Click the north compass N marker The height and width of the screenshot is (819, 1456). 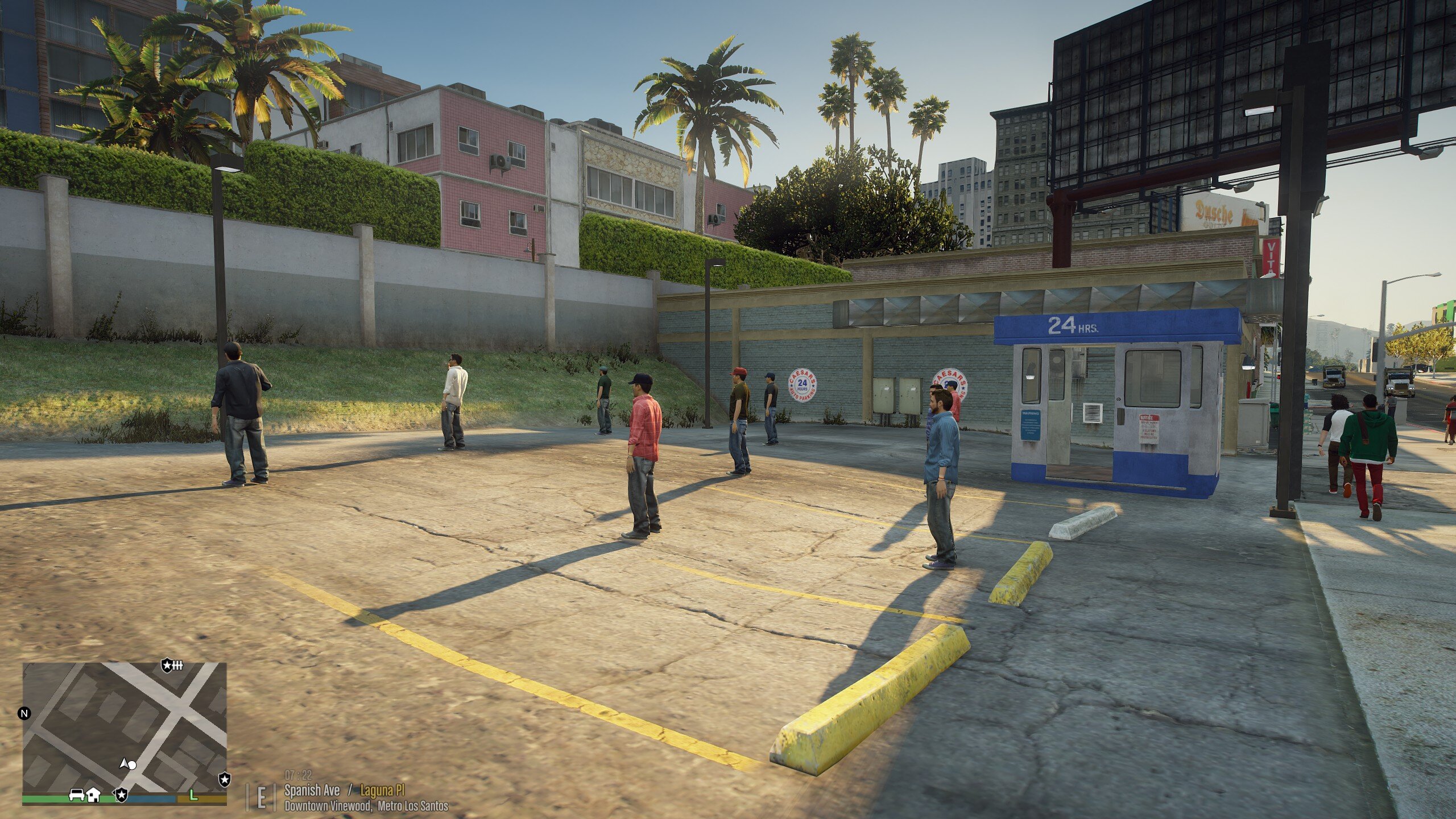click(x=24, y=713)
